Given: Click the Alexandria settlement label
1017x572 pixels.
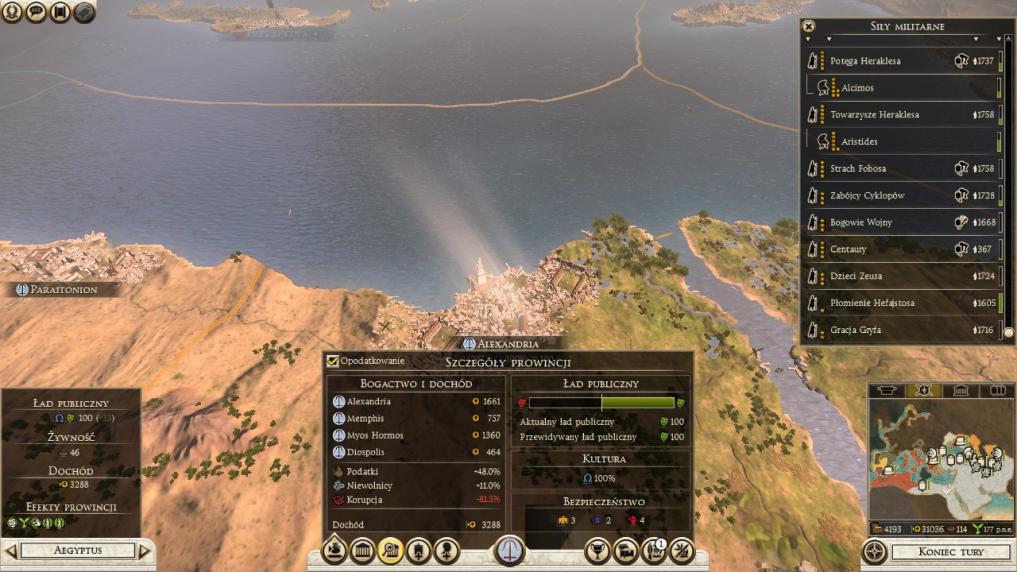Looking at the screenshot, I should (x=507, y=343).
